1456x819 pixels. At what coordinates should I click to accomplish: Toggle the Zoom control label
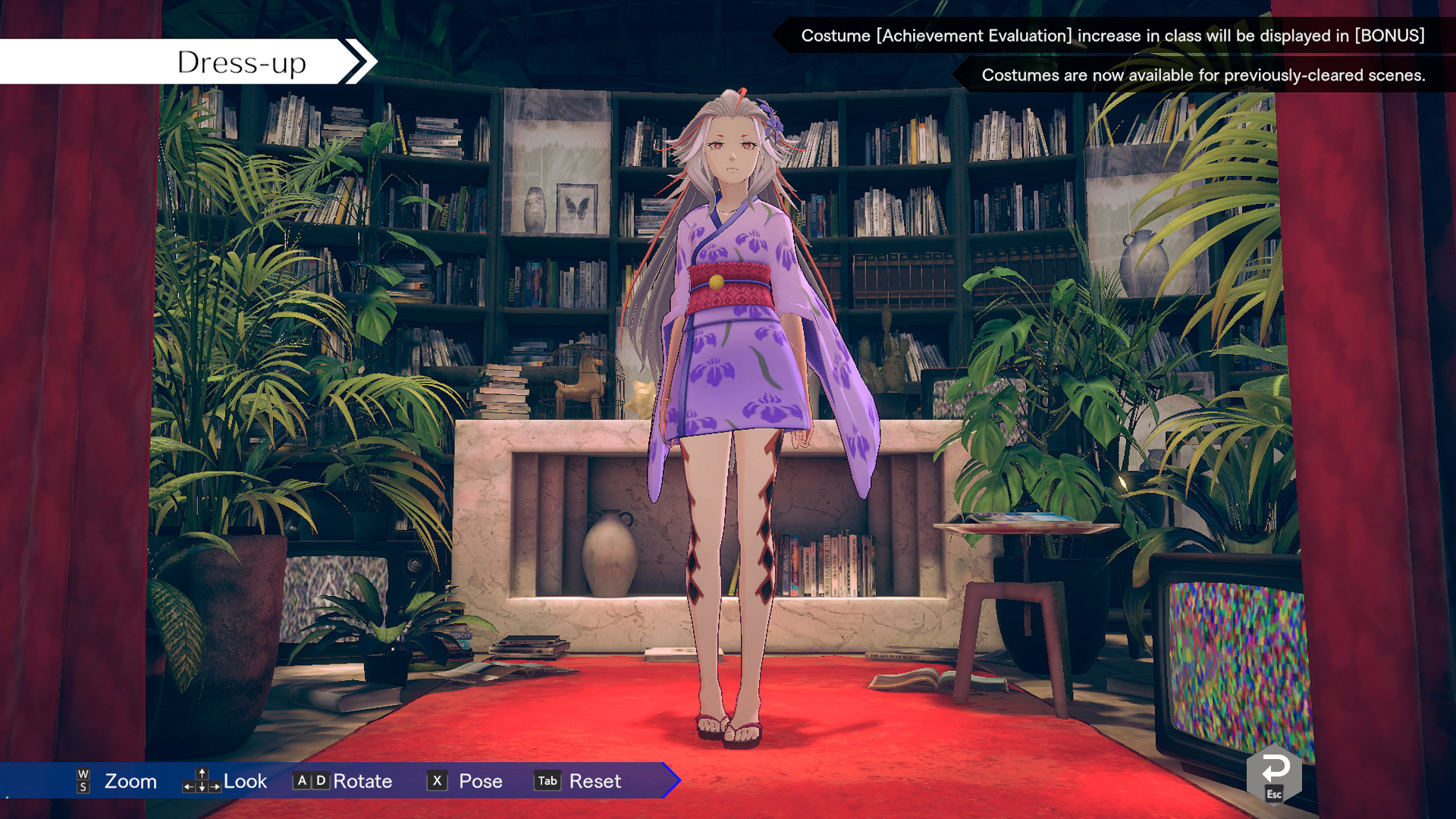click(x=130, y=781)
